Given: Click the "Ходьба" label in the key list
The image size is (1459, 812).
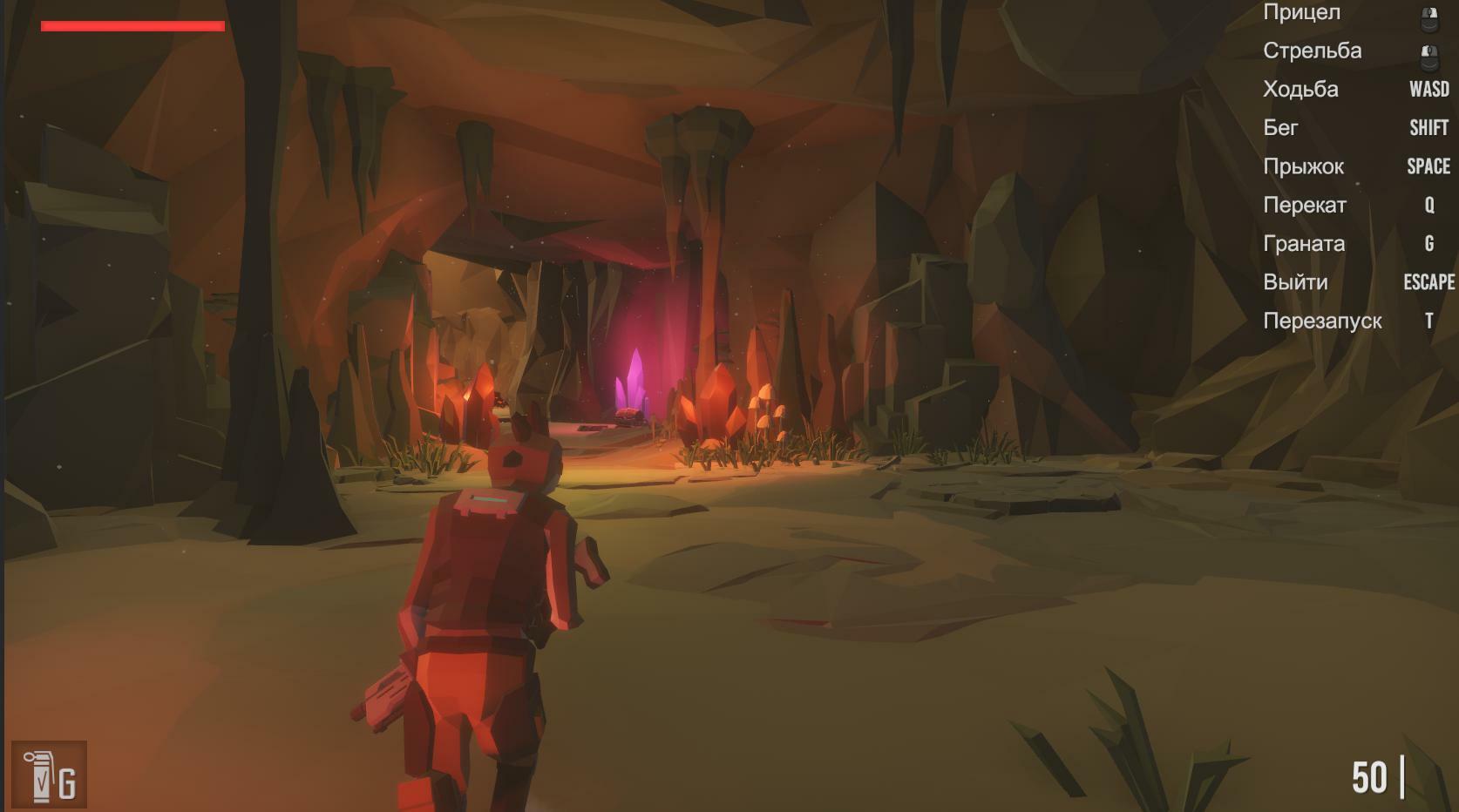Looking at the screenshot, I should pos(1302,89).
